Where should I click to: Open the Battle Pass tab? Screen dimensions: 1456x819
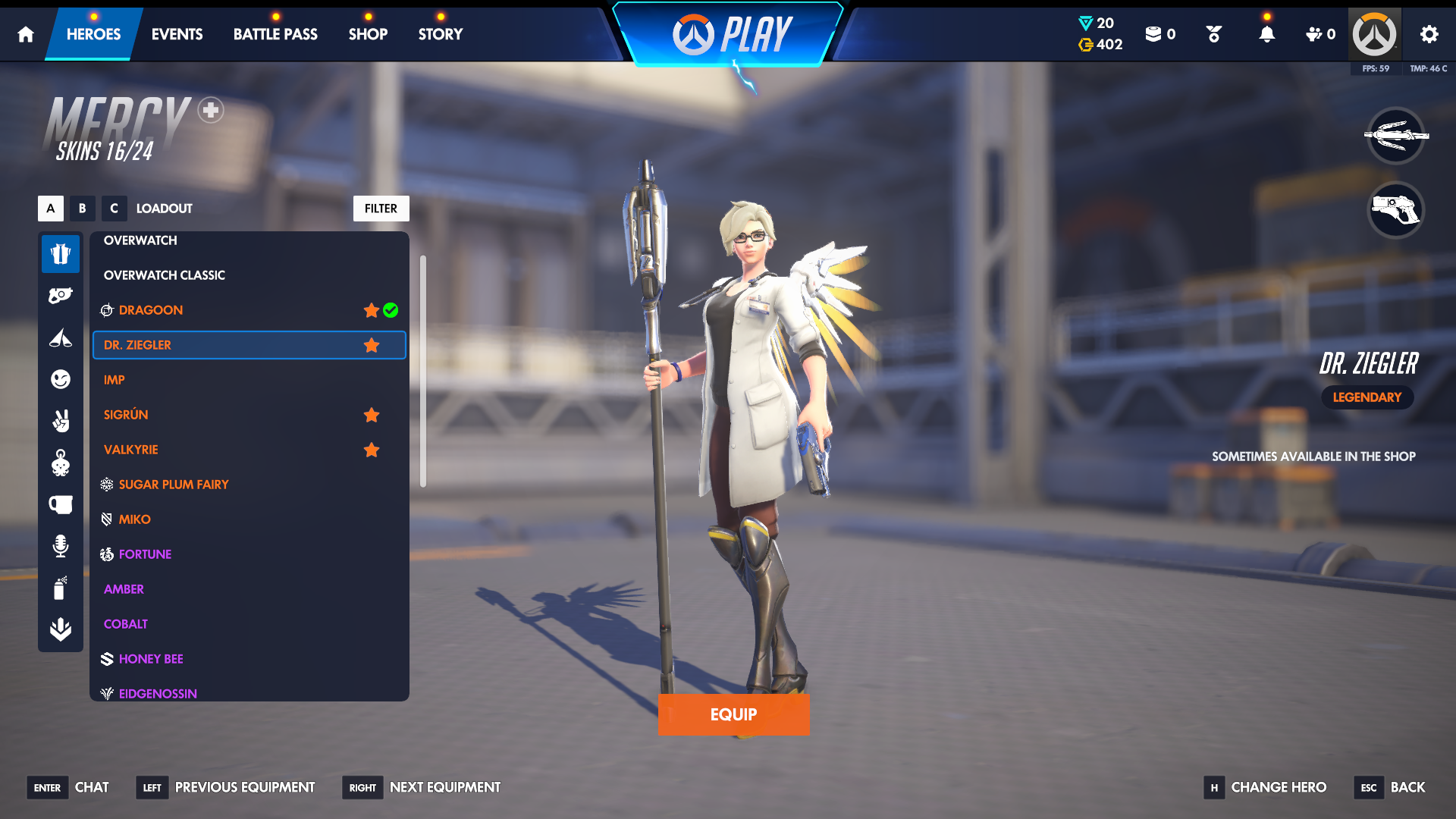tap(275, 34)
